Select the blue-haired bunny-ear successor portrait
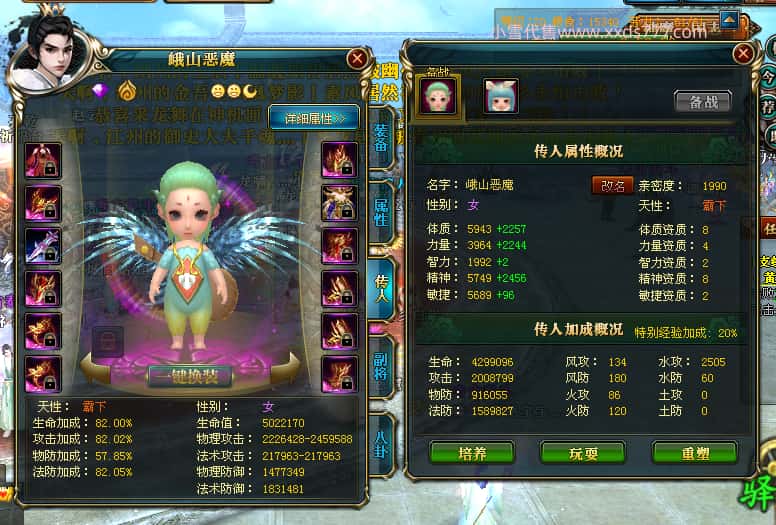 coord(500,96)
